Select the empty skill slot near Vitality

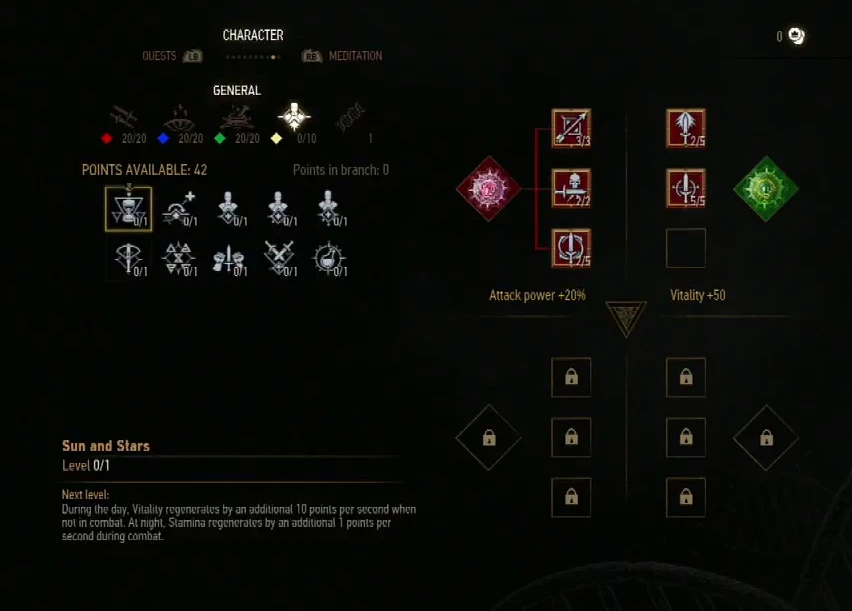click(x=686, y=248)
